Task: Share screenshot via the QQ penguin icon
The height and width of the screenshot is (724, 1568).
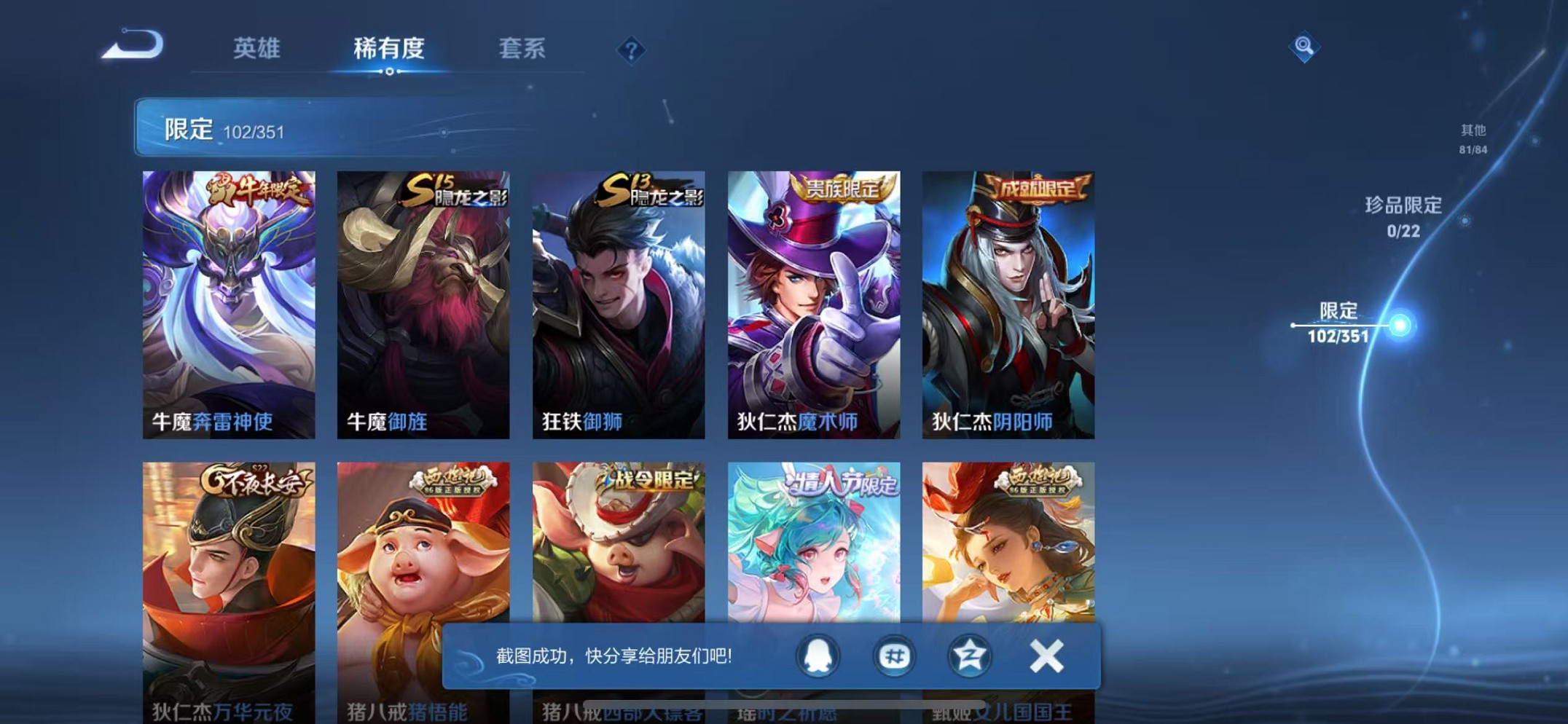Action: click(x=818, y=656)
